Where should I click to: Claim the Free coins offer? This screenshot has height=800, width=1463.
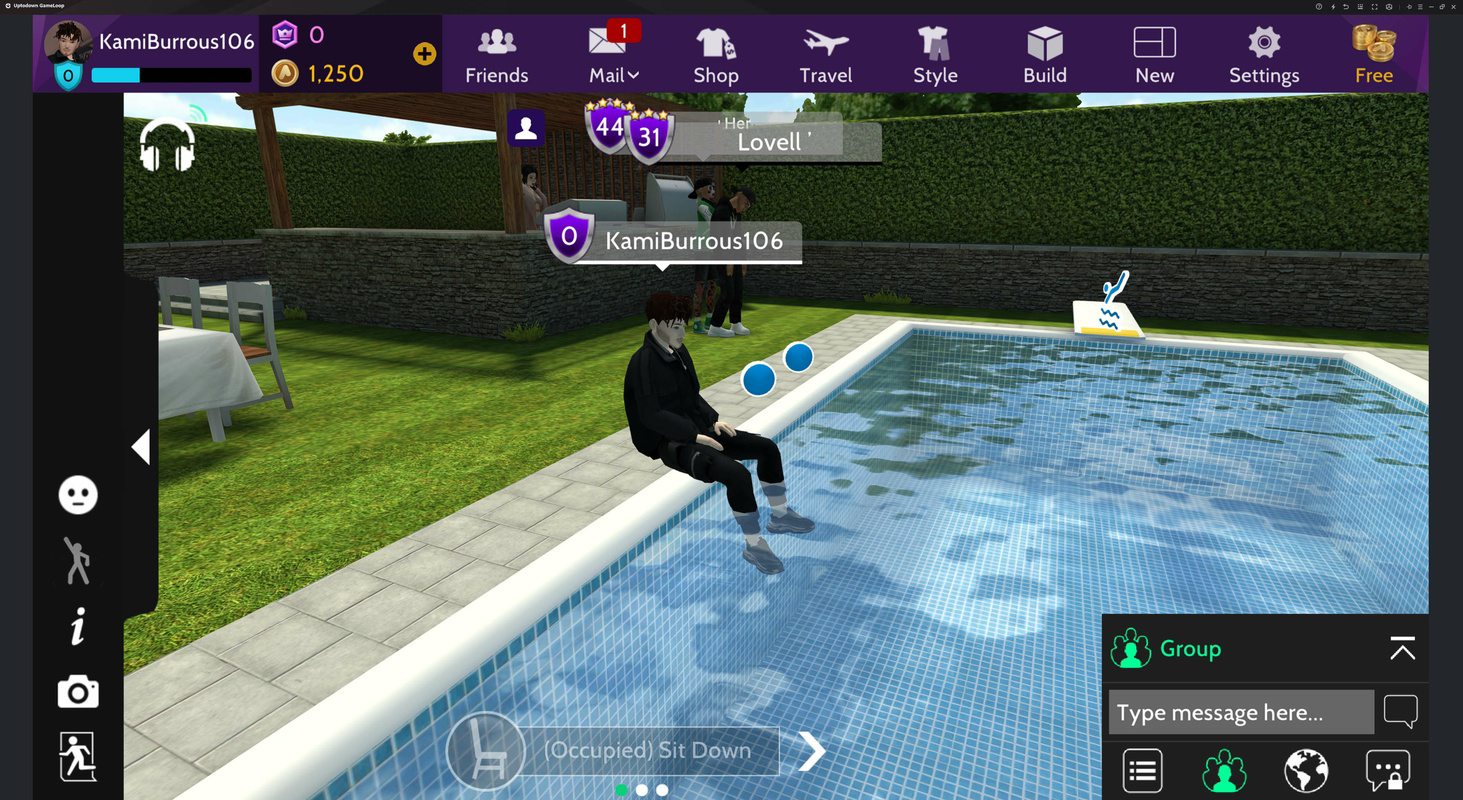pos(1374,55)
